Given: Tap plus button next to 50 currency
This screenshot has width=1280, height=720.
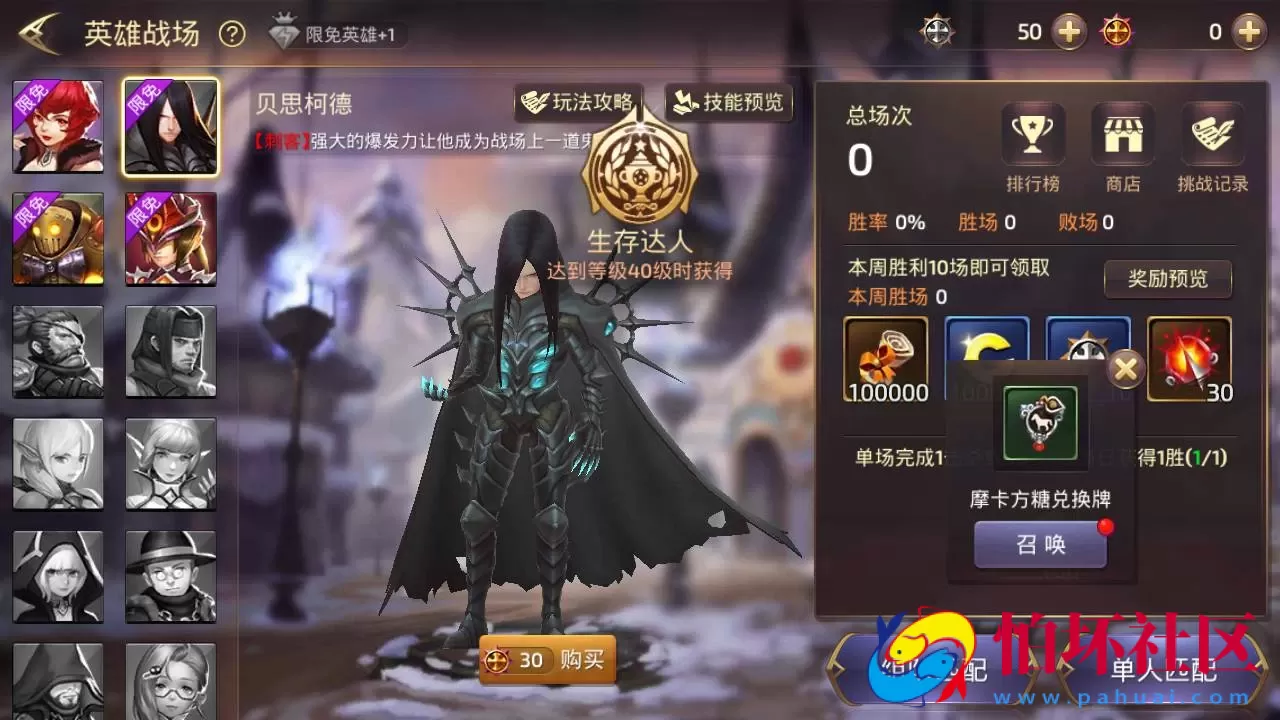Looking at the screenshot, I should tap(1069, 31).
